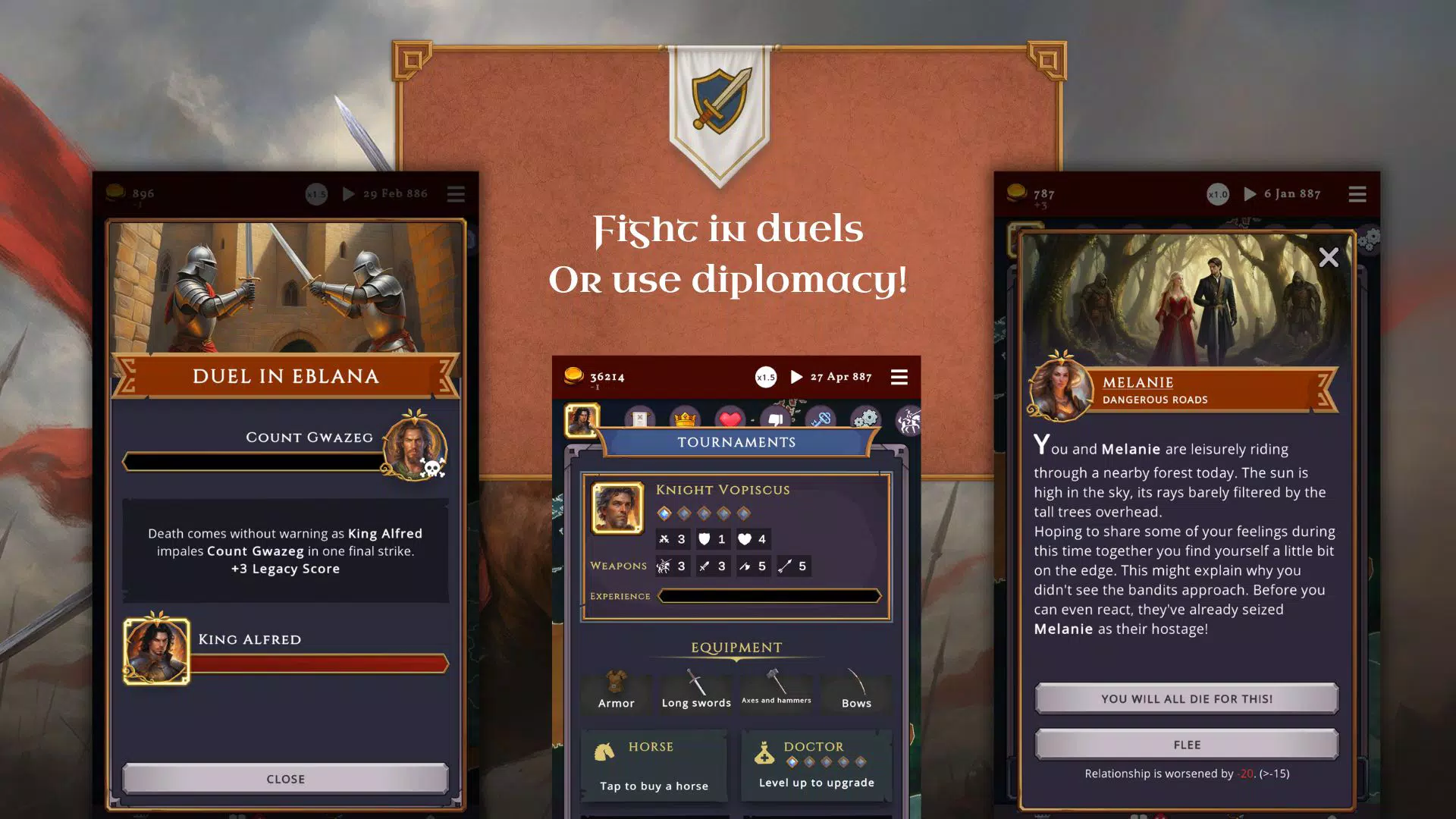Open the hamburger menu next to 6 Jan 887
1456x819 pixels.
click(x=1357, y=194)
